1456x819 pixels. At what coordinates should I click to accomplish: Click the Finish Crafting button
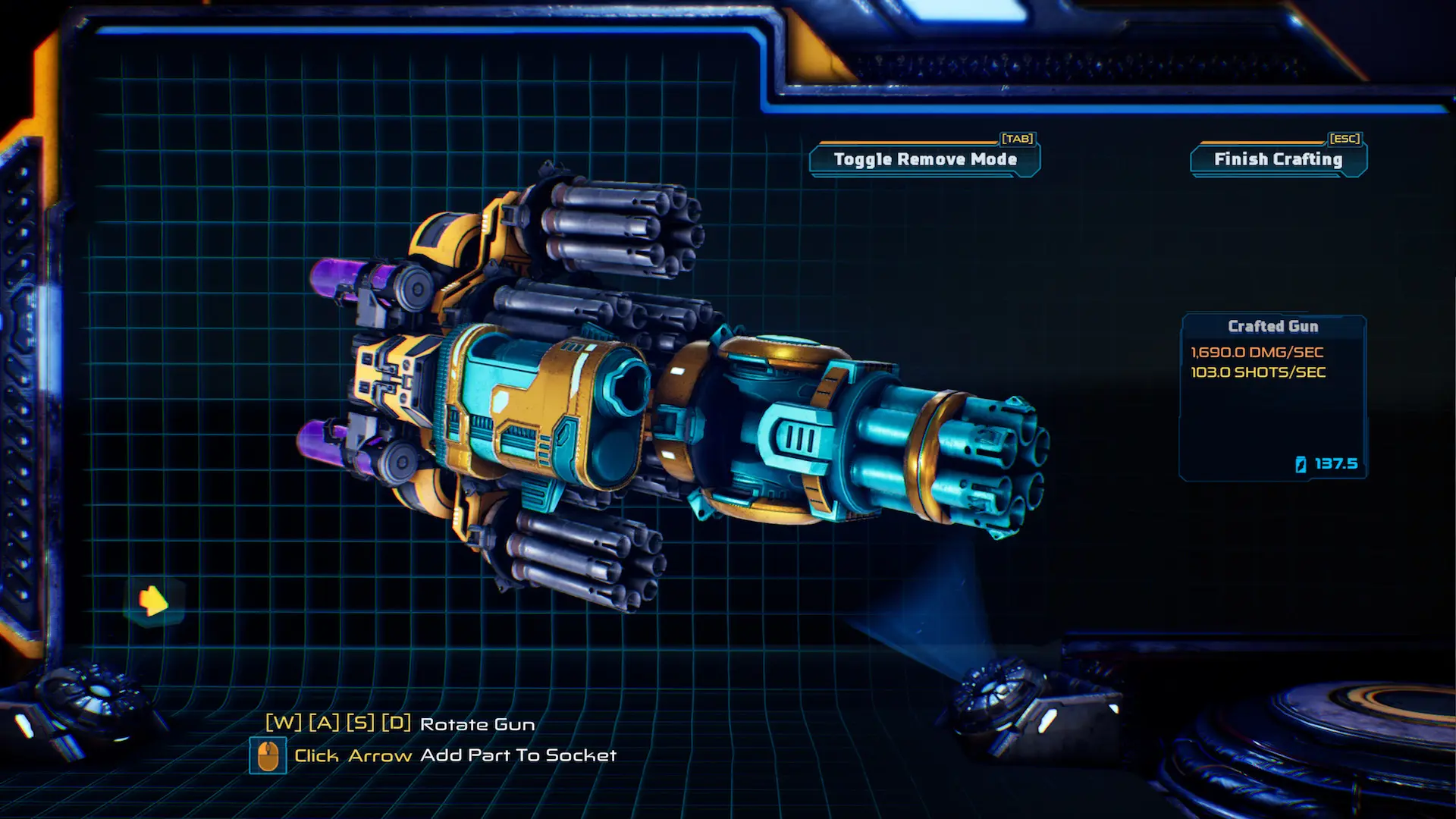tap(1277, 159)
